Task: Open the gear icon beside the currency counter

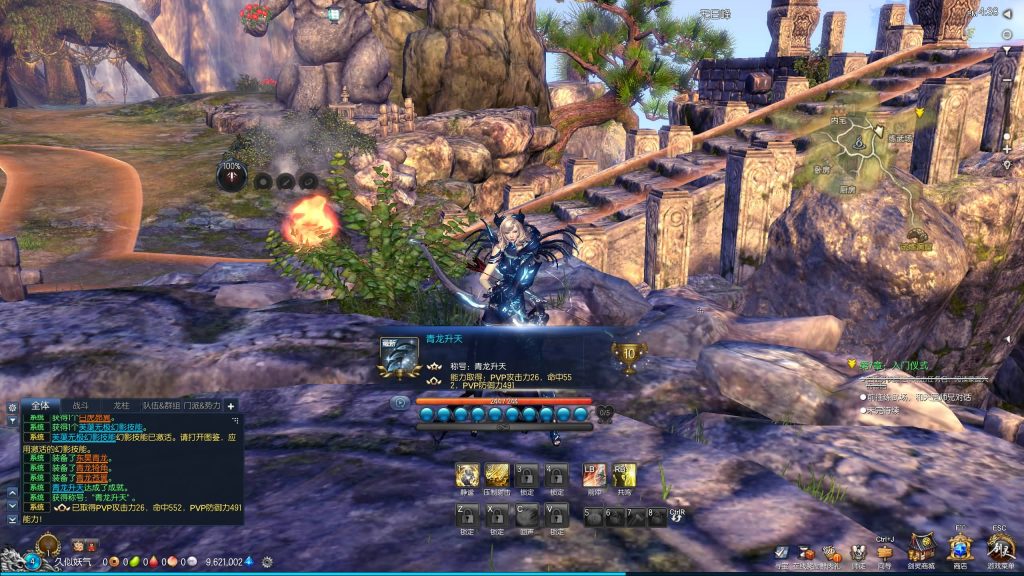Action: click(267, 562)
